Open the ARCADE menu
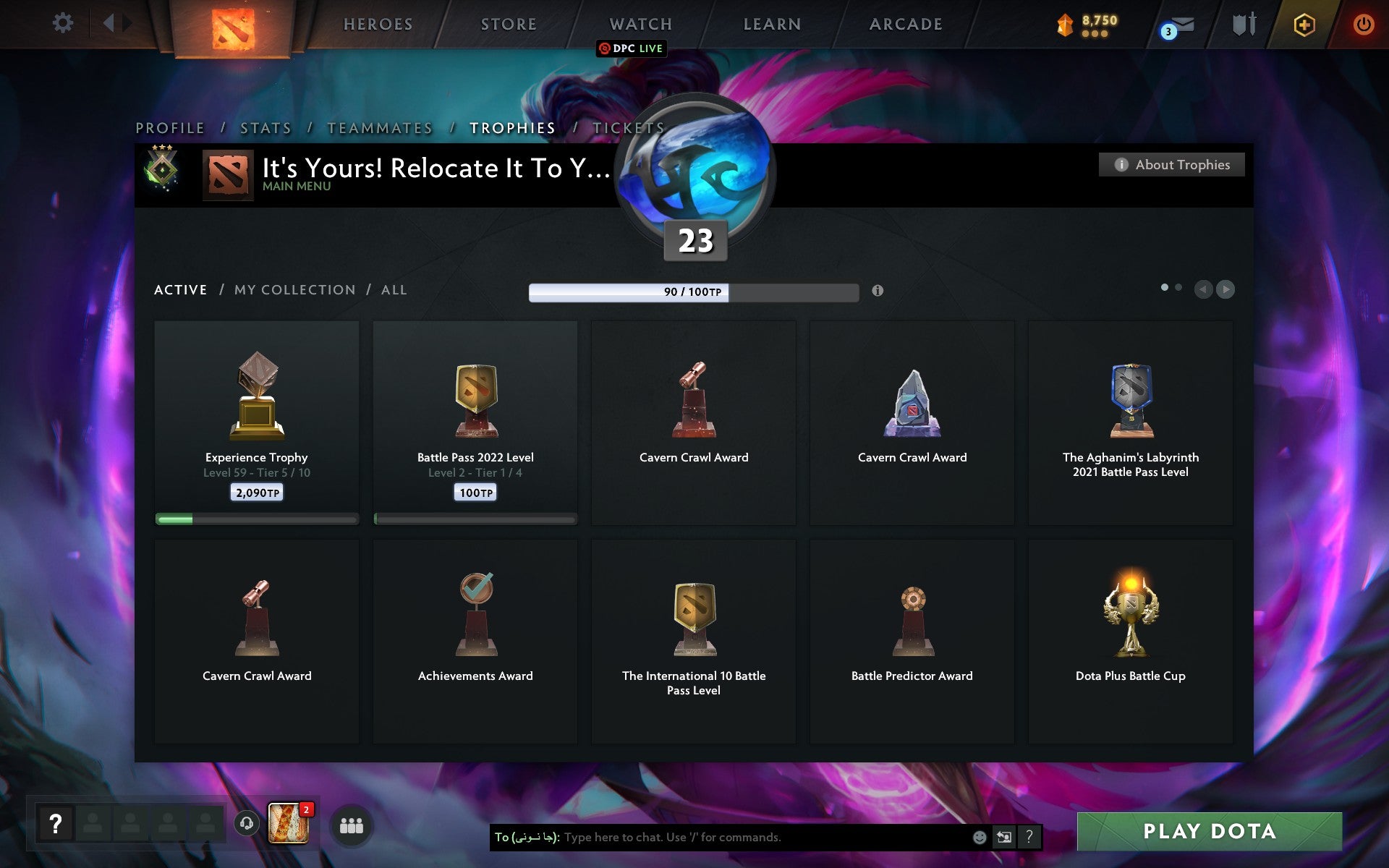Viewport: 1389px width, 868px height. pos(905,24)
